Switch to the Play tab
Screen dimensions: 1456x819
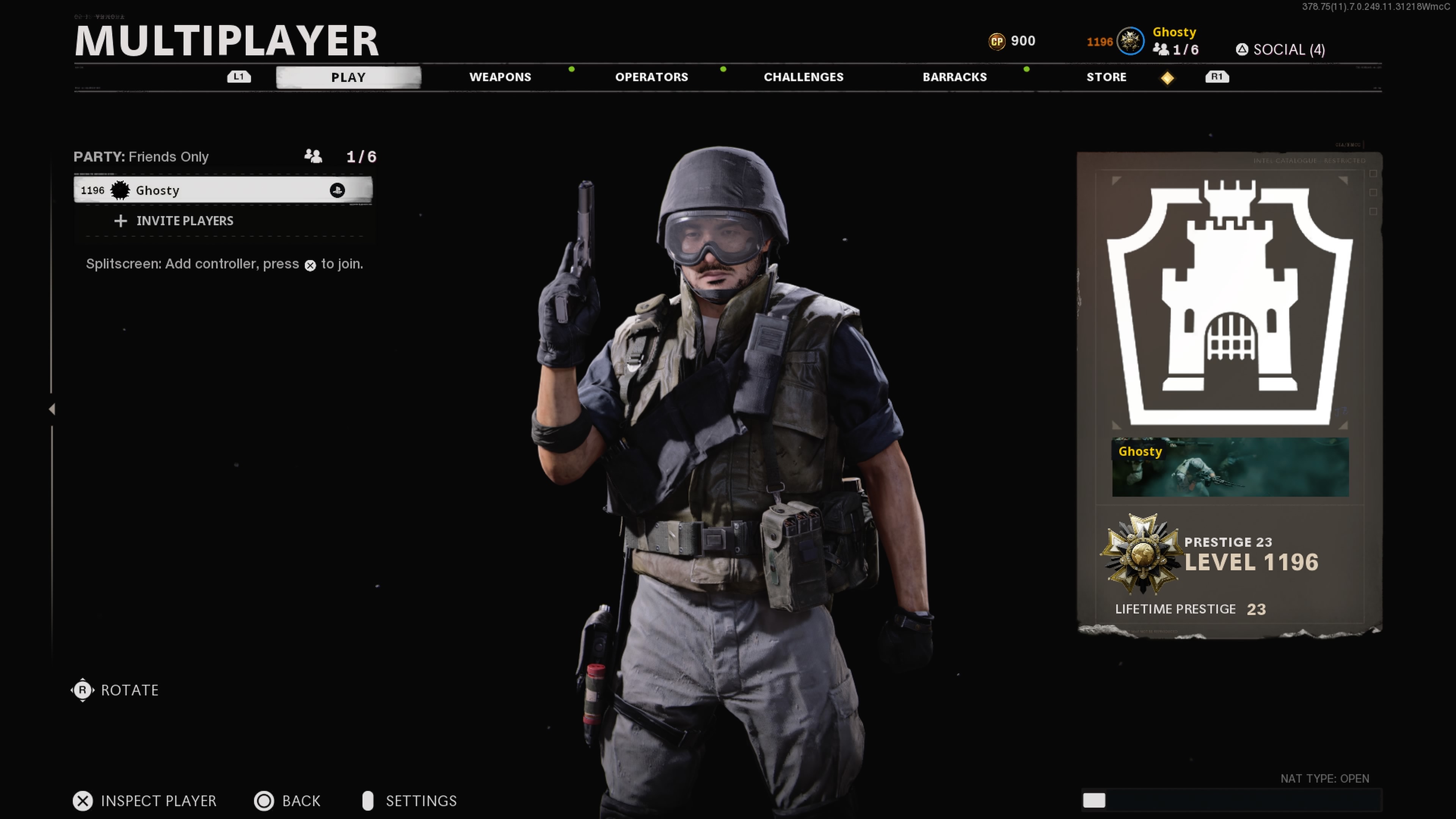tap(348, 77)
